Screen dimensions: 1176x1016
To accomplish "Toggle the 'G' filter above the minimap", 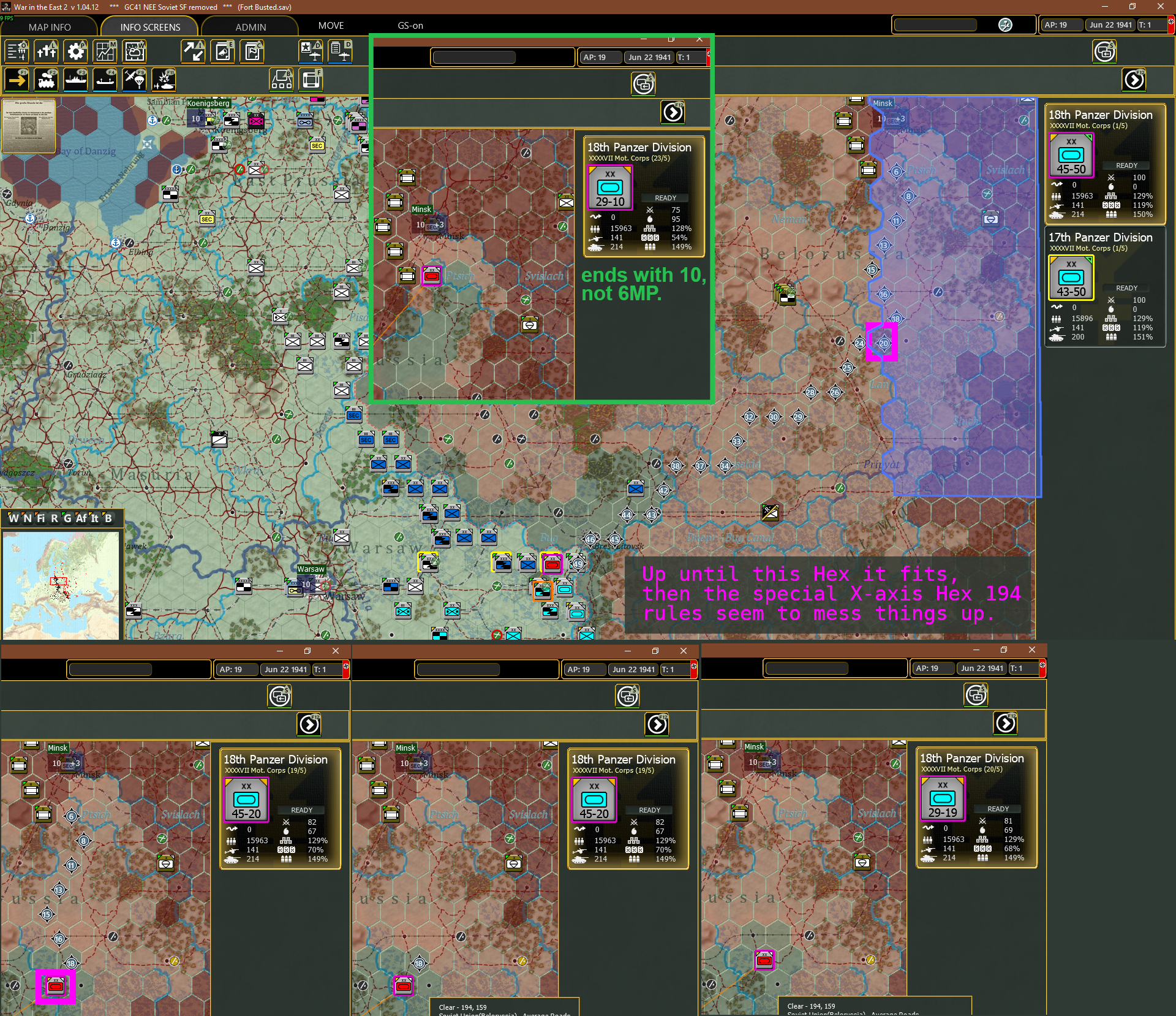I will point(68,518).
